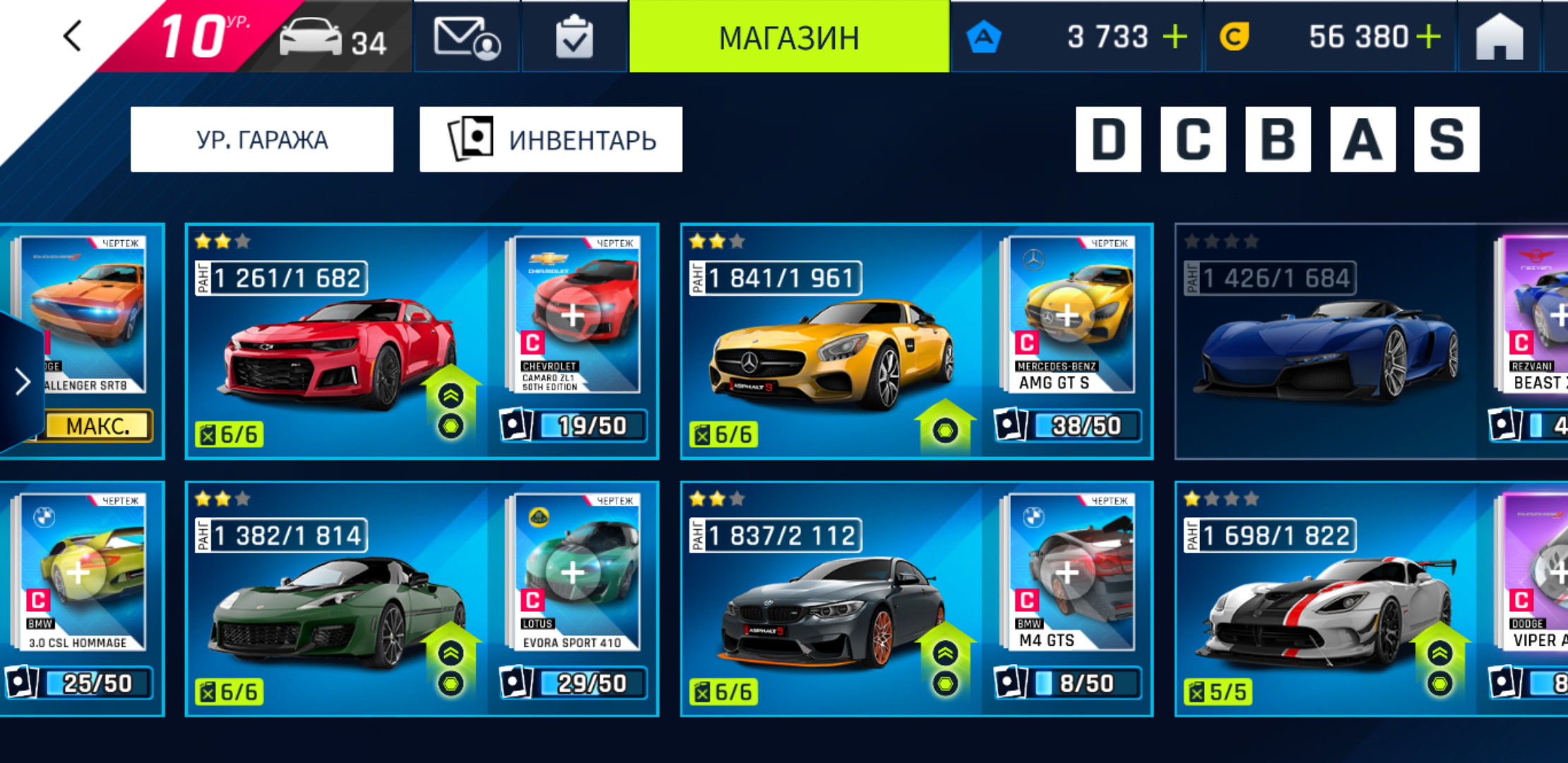
Task: Filter cars by class S
Action: click(1447, 139)
